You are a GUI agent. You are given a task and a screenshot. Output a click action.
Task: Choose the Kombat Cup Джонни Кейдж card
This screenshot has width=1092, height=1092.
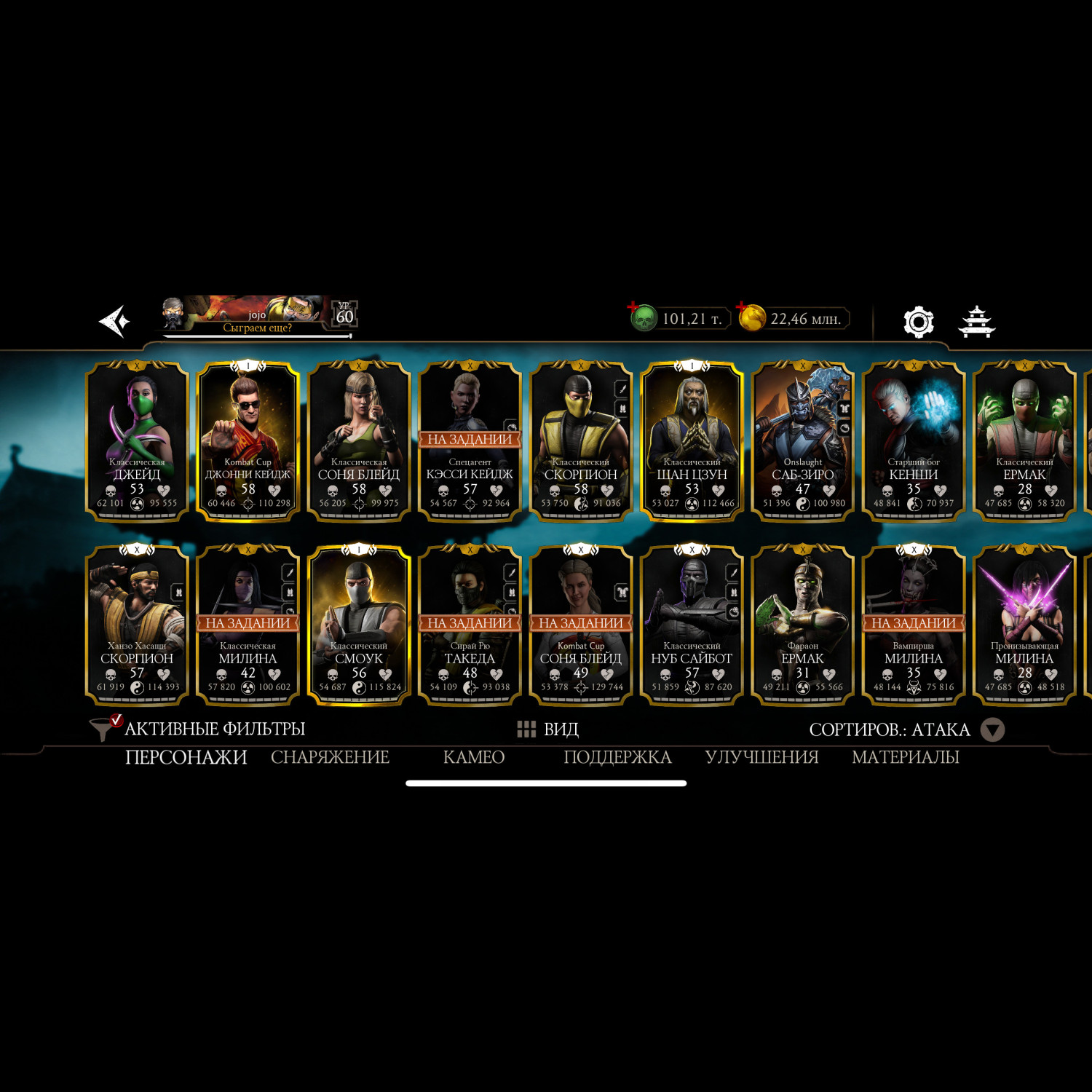248,441
